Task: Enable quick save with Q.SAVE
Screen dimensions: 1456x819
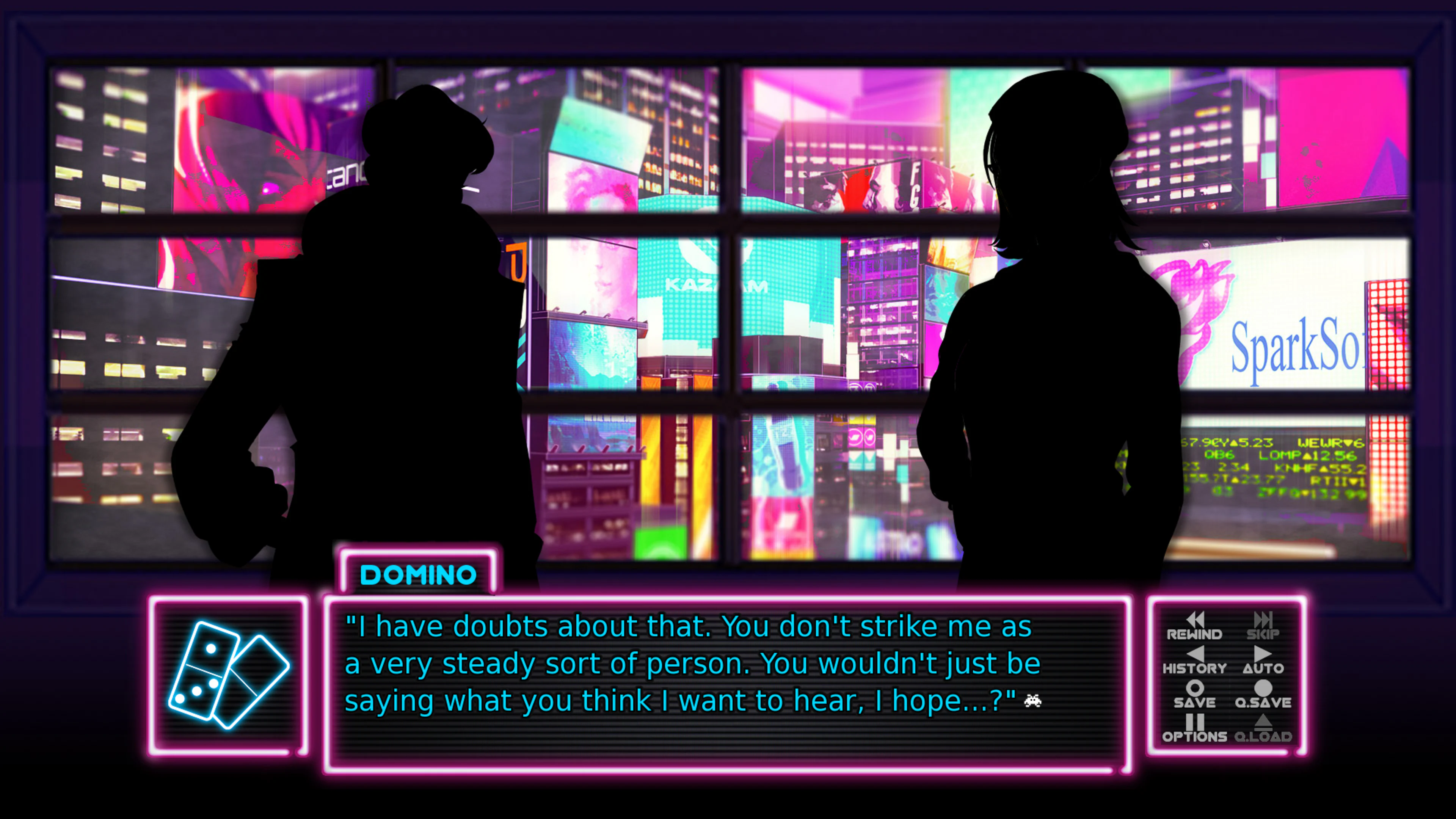Action: [x=1265, y=704]
